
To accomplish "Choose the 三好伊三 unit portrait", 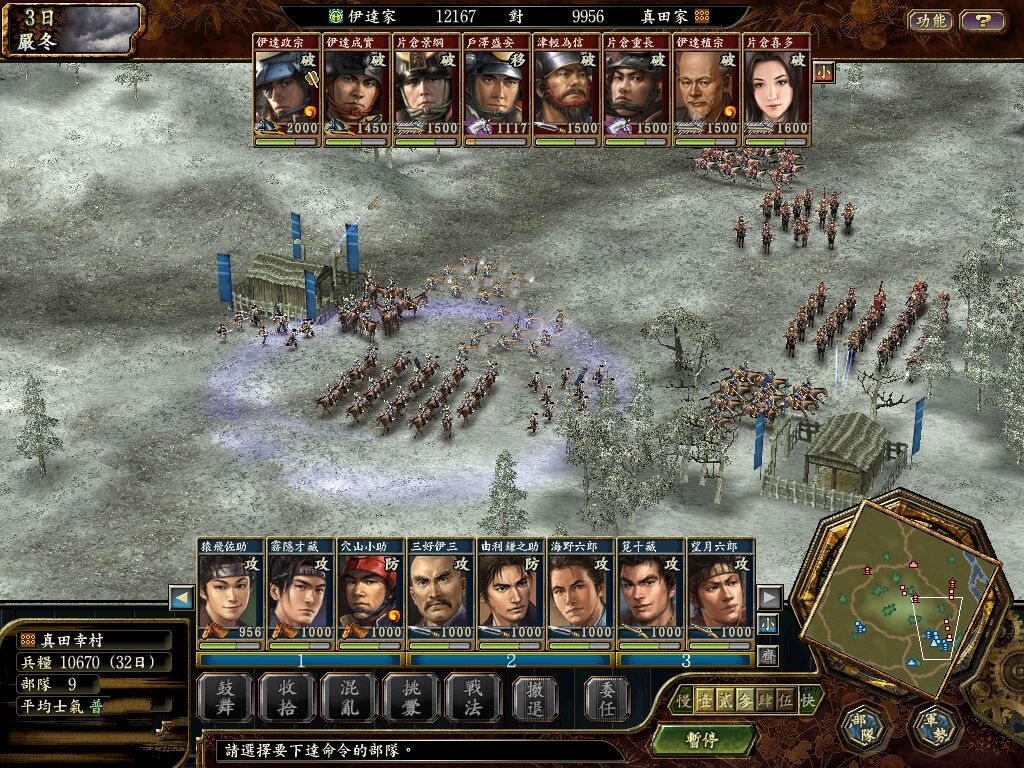I will 441,596.
